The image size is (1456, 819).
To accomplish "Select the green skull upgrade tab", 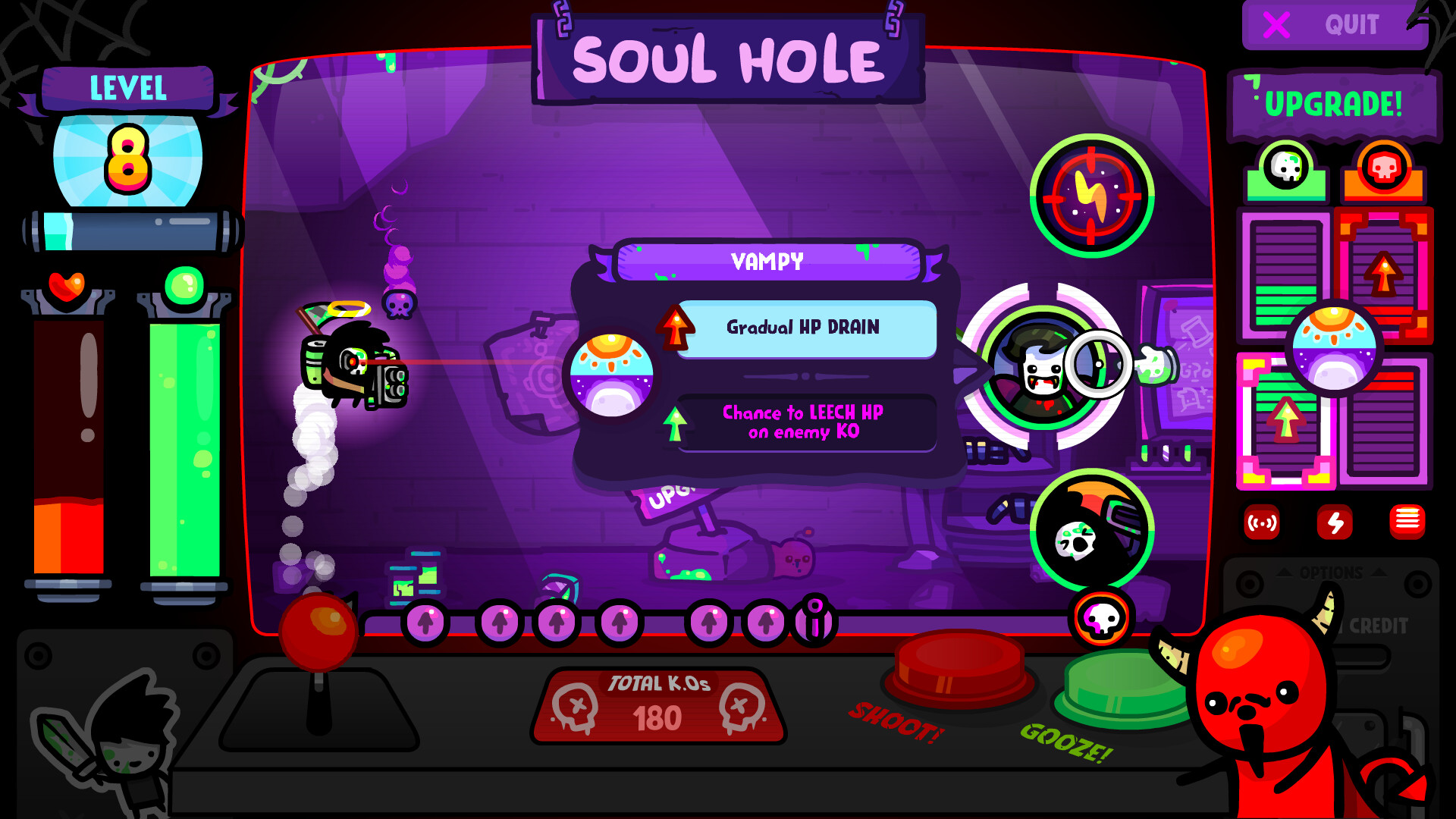I will pos(1285,168).
